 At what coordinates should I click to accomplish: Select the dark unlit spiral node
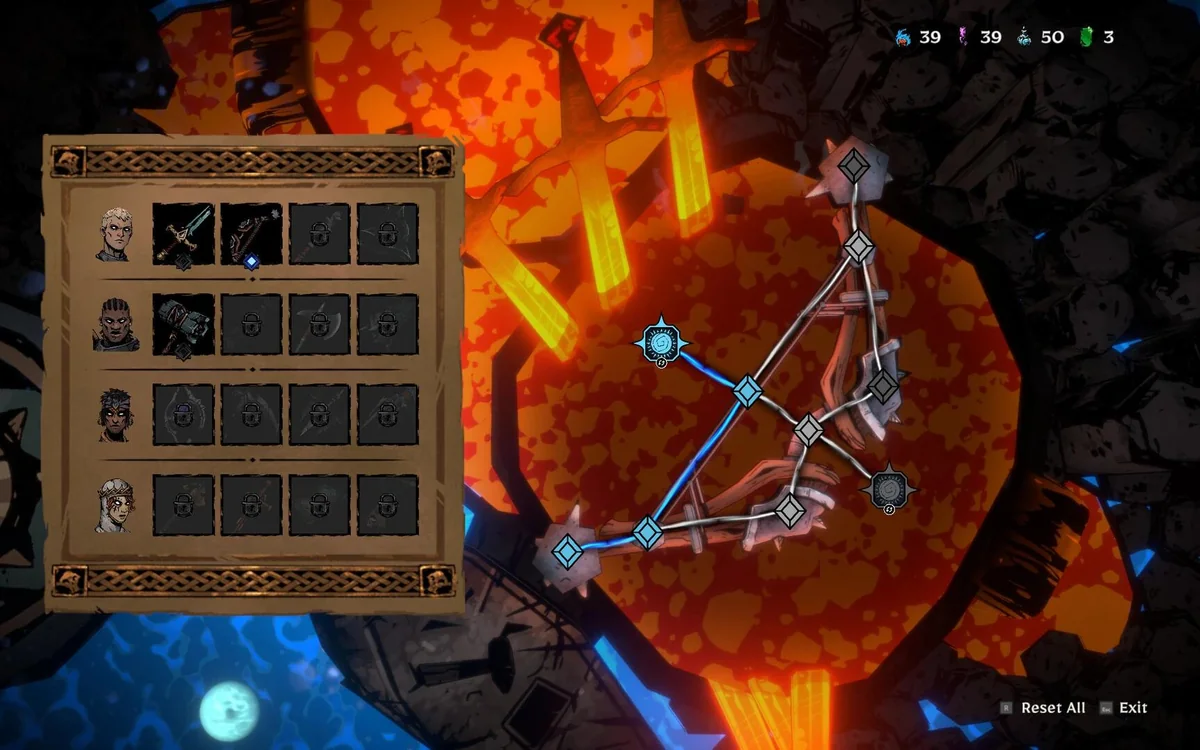coord(888,488)
